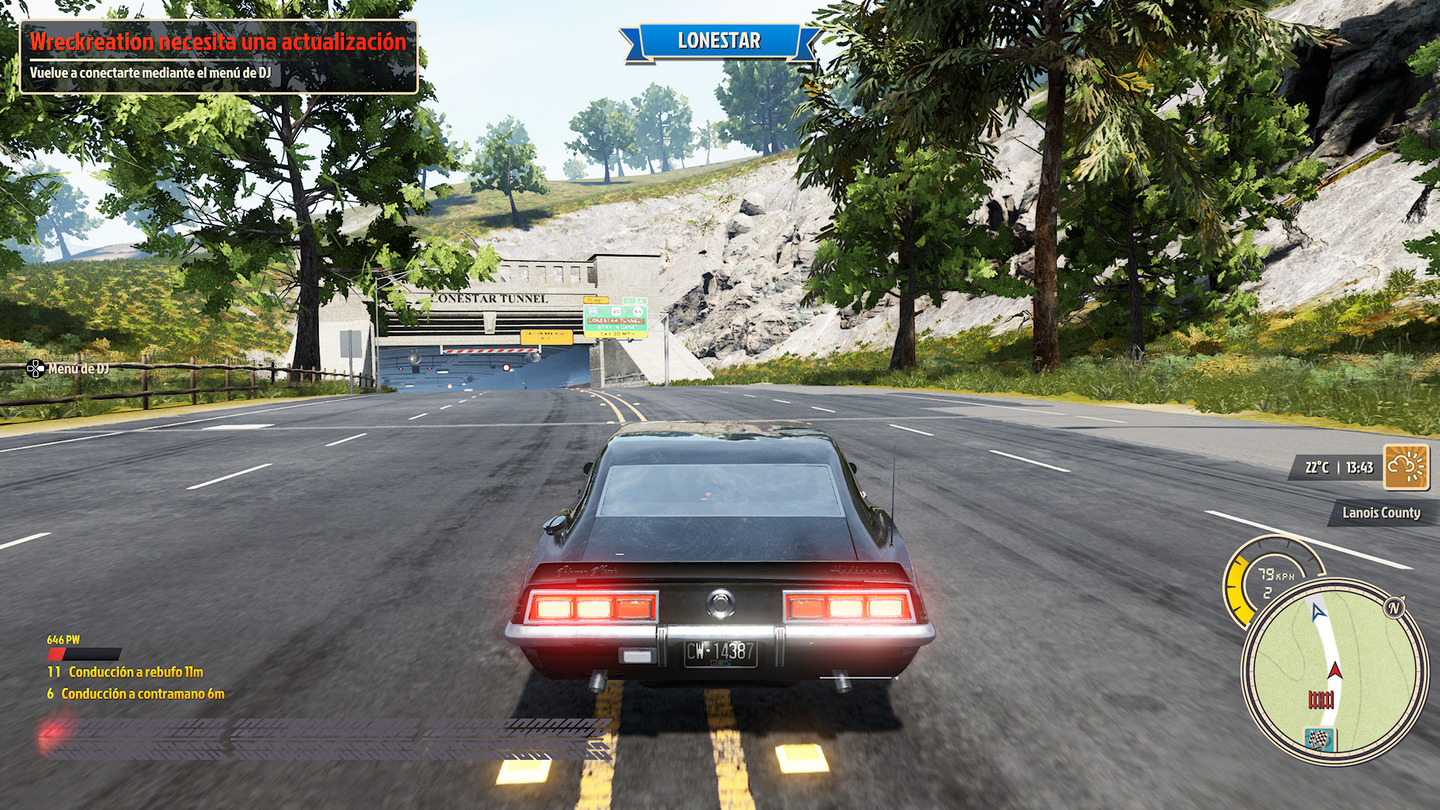1440x810 pixels.
Task: Click the circular minimap
Action: pyautogui.click(x=1334, y=672)
